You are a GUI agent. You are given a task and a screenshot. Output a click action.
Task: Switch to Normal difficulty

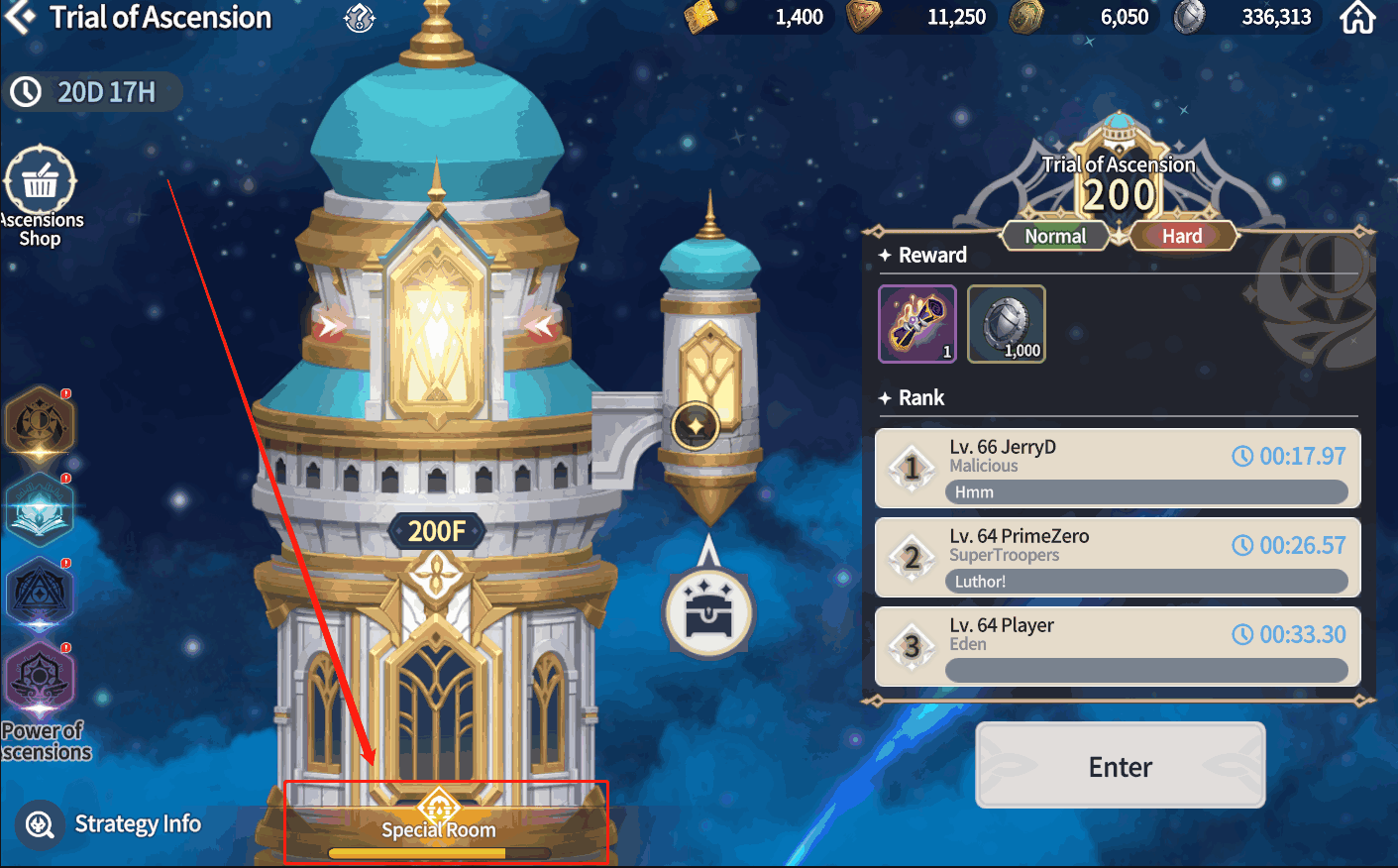[x=1055, y=236]
